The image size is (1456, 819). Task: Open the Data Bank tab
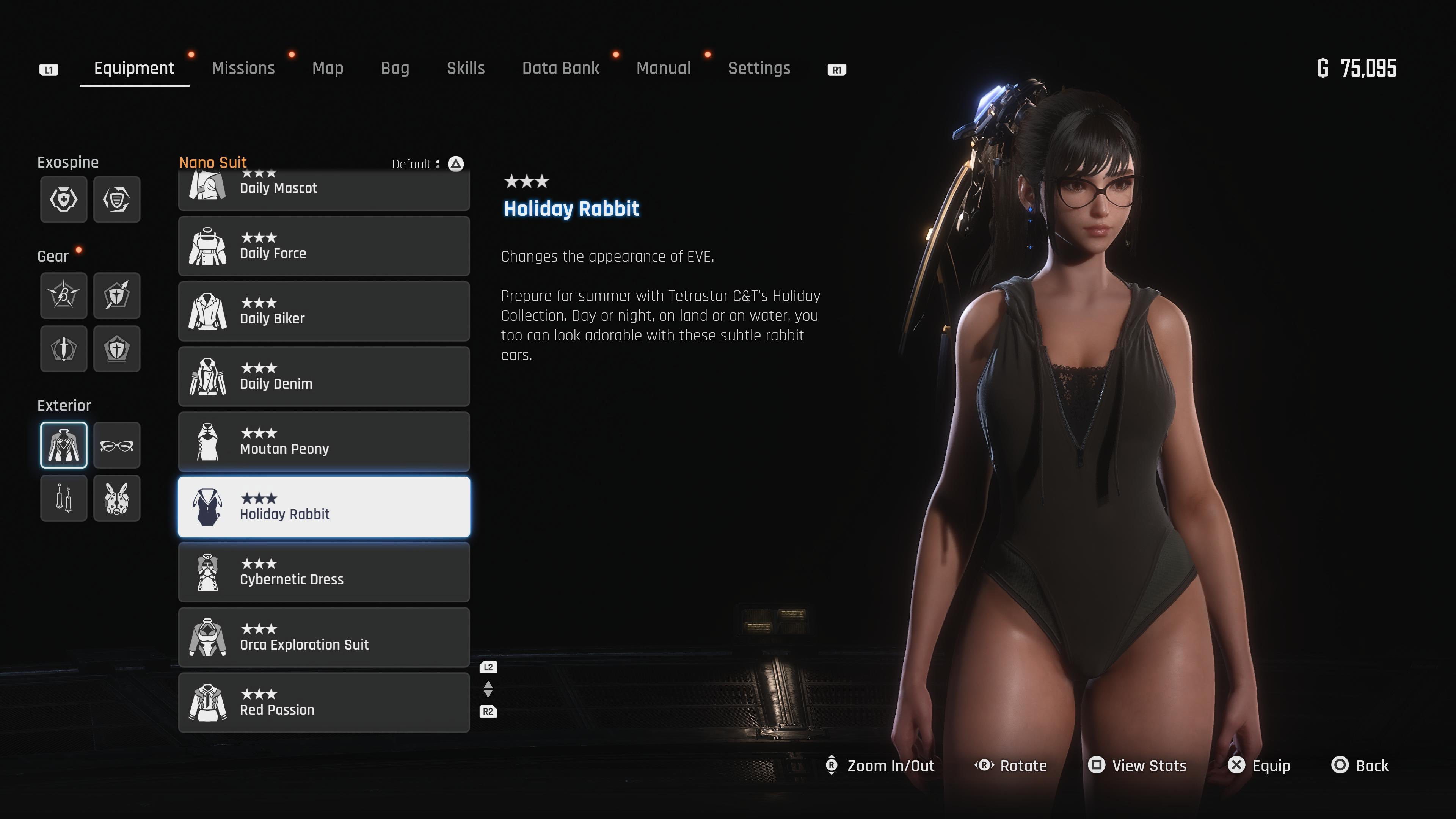pos(560,68)
